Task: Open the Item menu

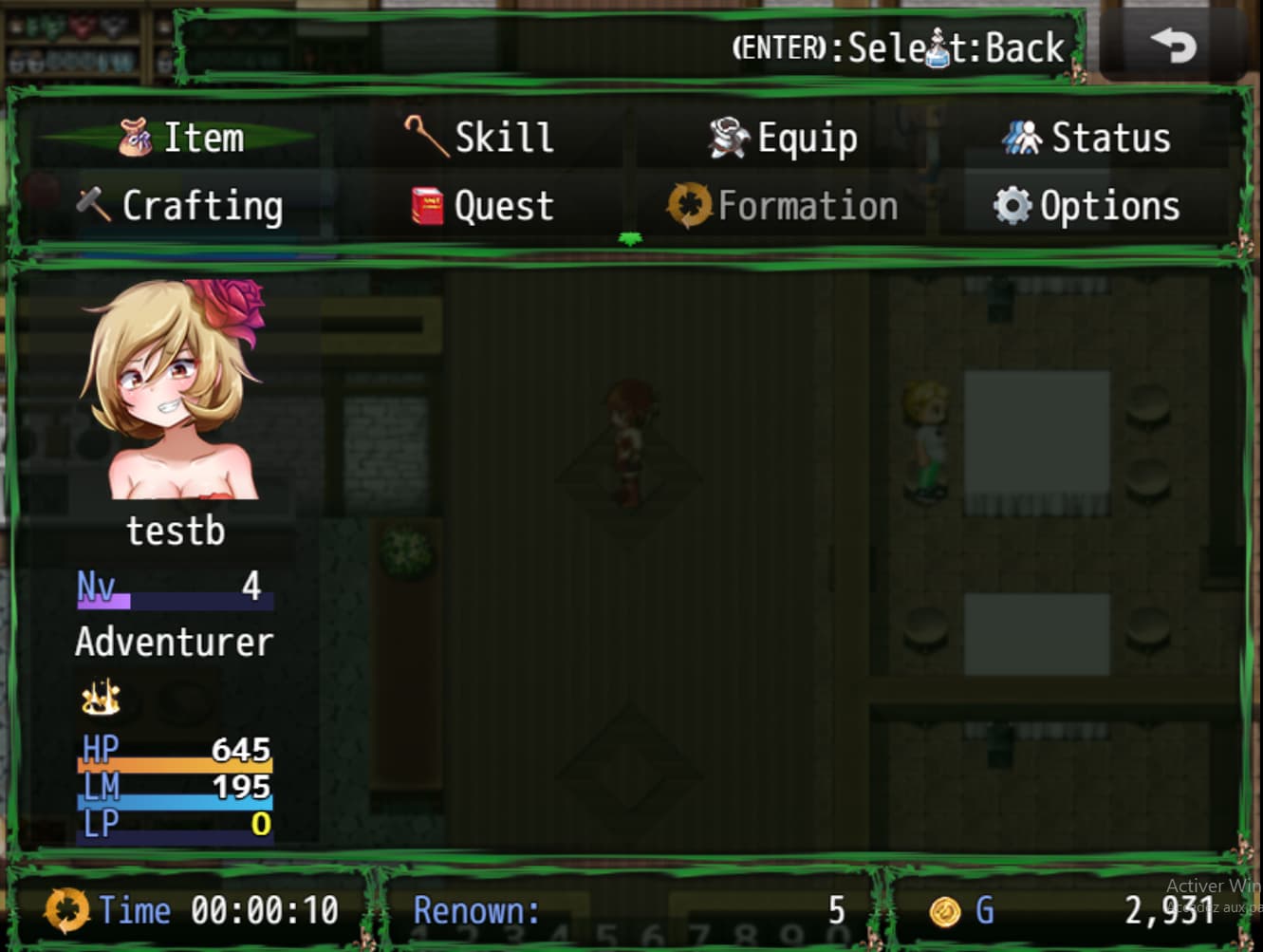Action: click(181, 138)
